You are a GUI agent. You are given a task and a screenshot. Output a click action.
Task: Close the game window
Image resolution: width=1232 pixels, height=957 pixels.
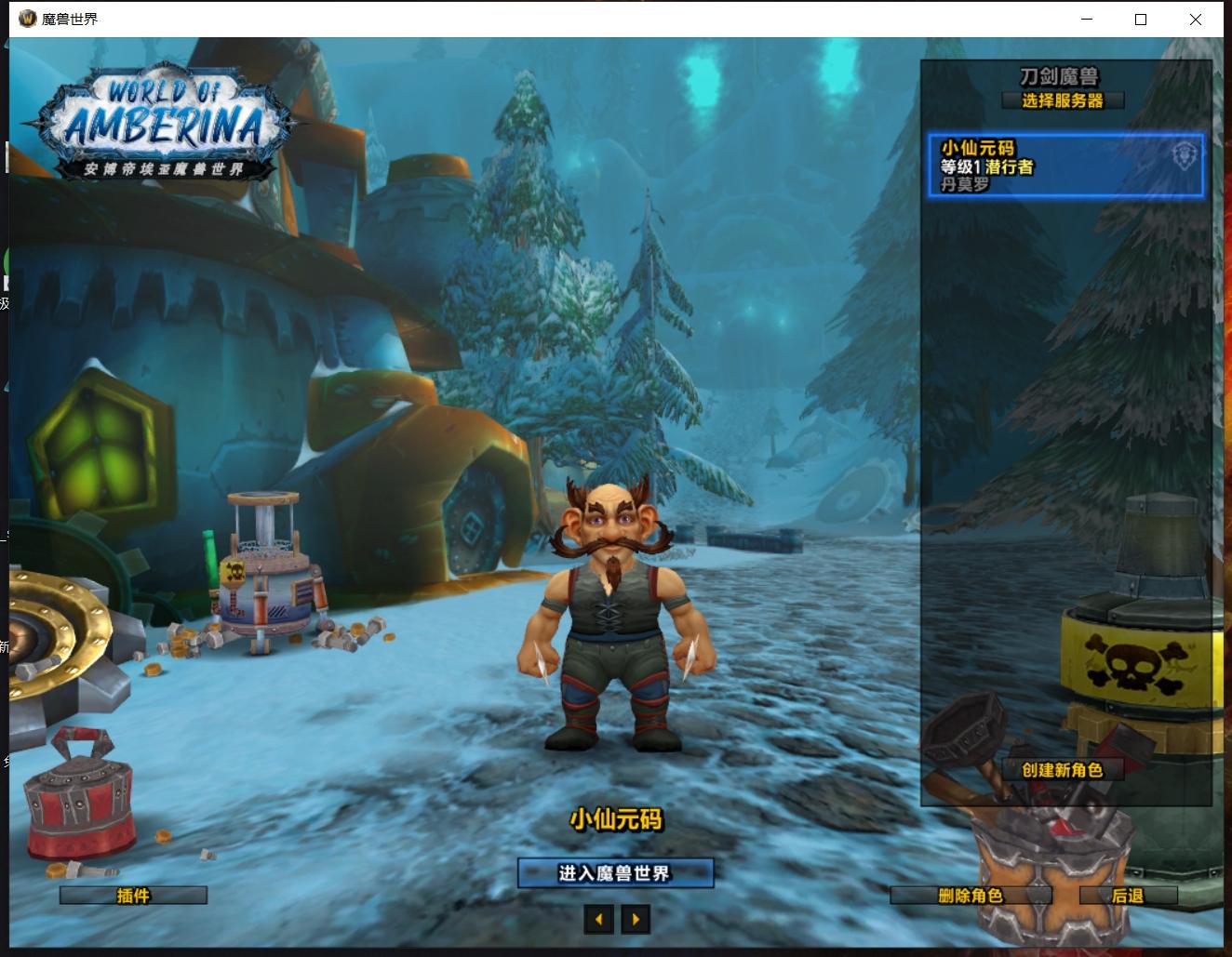point(1196,20)
